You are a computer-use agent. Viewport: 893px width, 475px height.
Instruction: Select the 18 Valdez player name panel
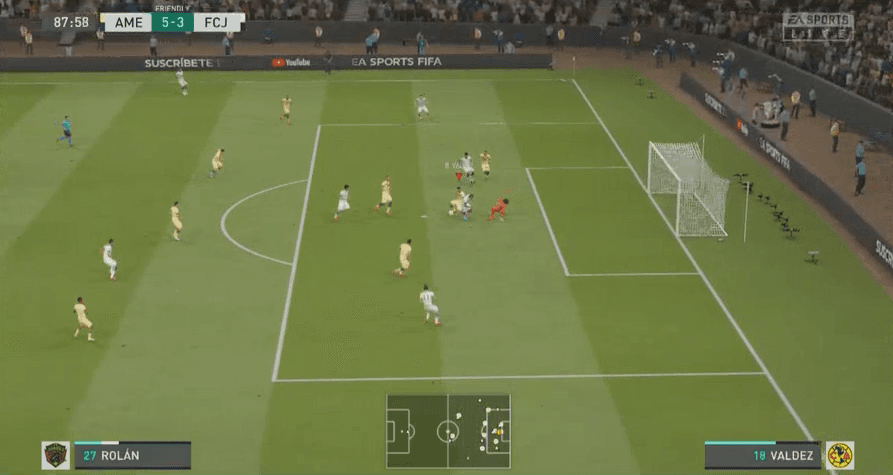(x=762, y=456)
